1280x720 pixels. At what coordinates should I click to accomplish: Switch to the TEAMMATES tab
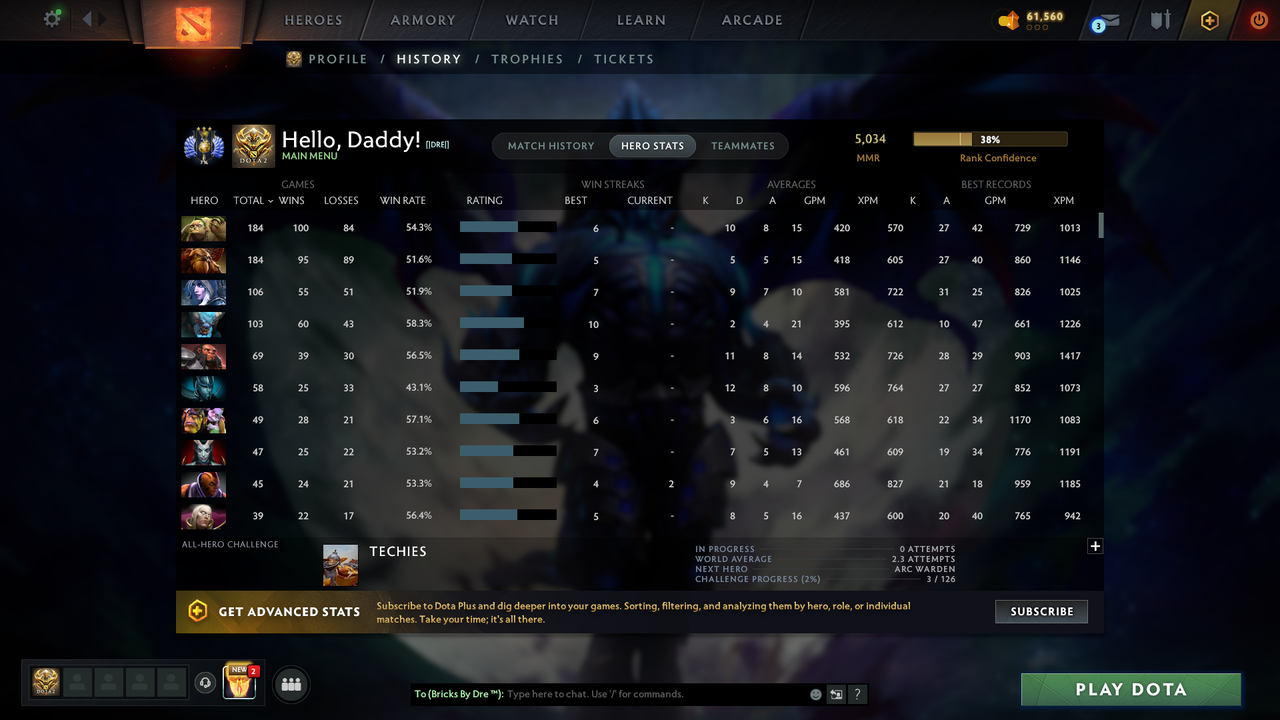pos(743,145)
